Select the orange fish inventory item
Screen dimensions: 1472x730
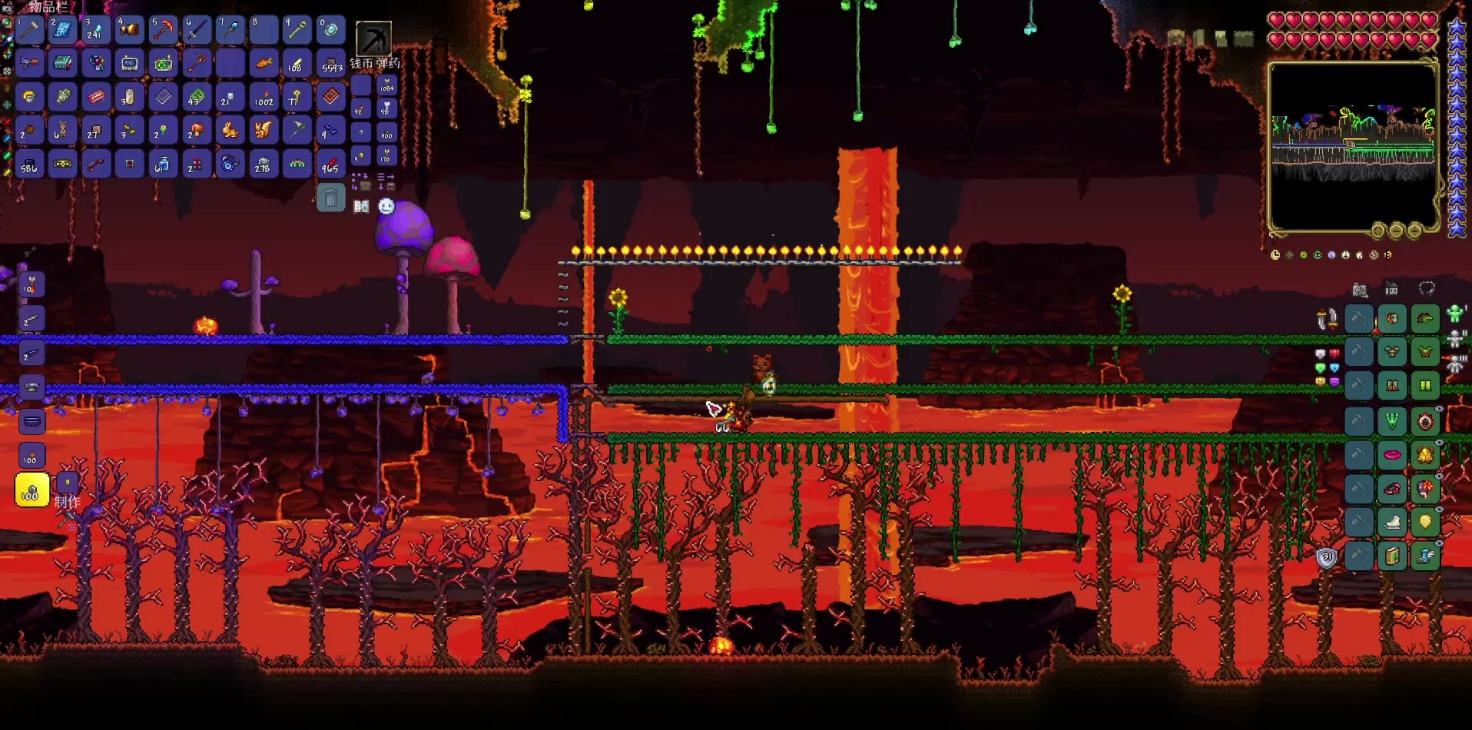264,64
